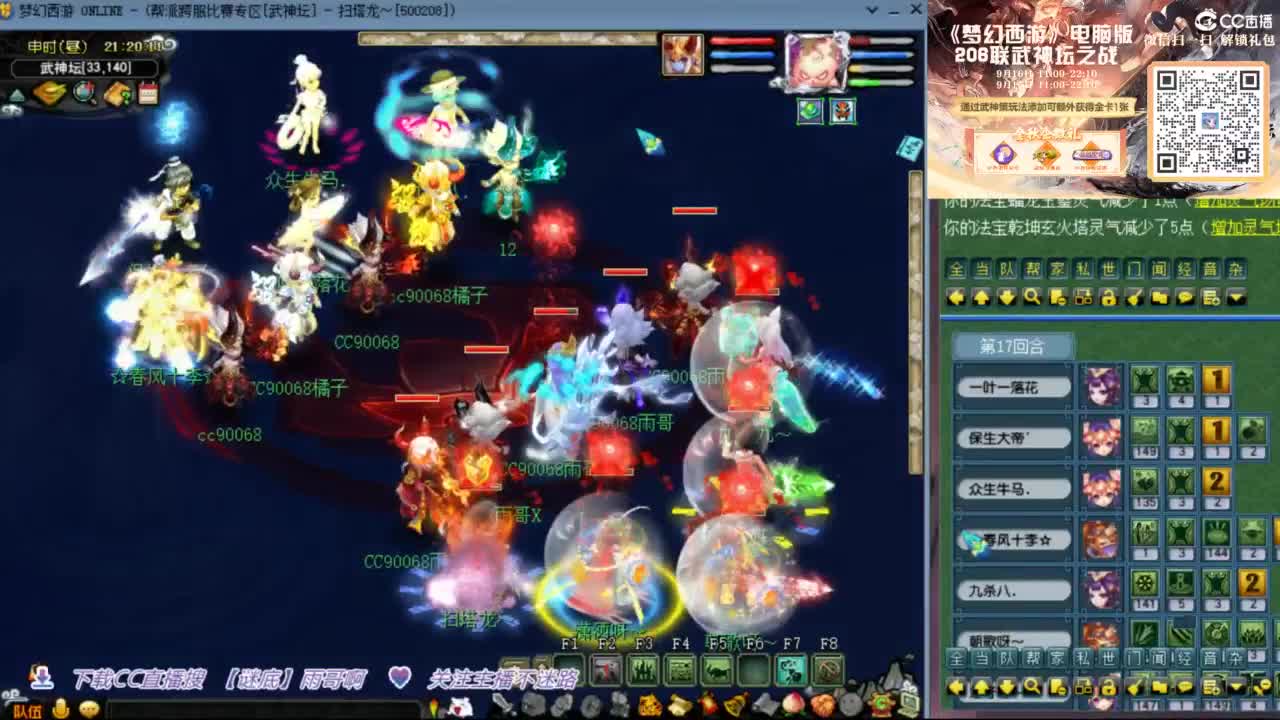Select the broom chat-clear icon

click(1135, 297)
